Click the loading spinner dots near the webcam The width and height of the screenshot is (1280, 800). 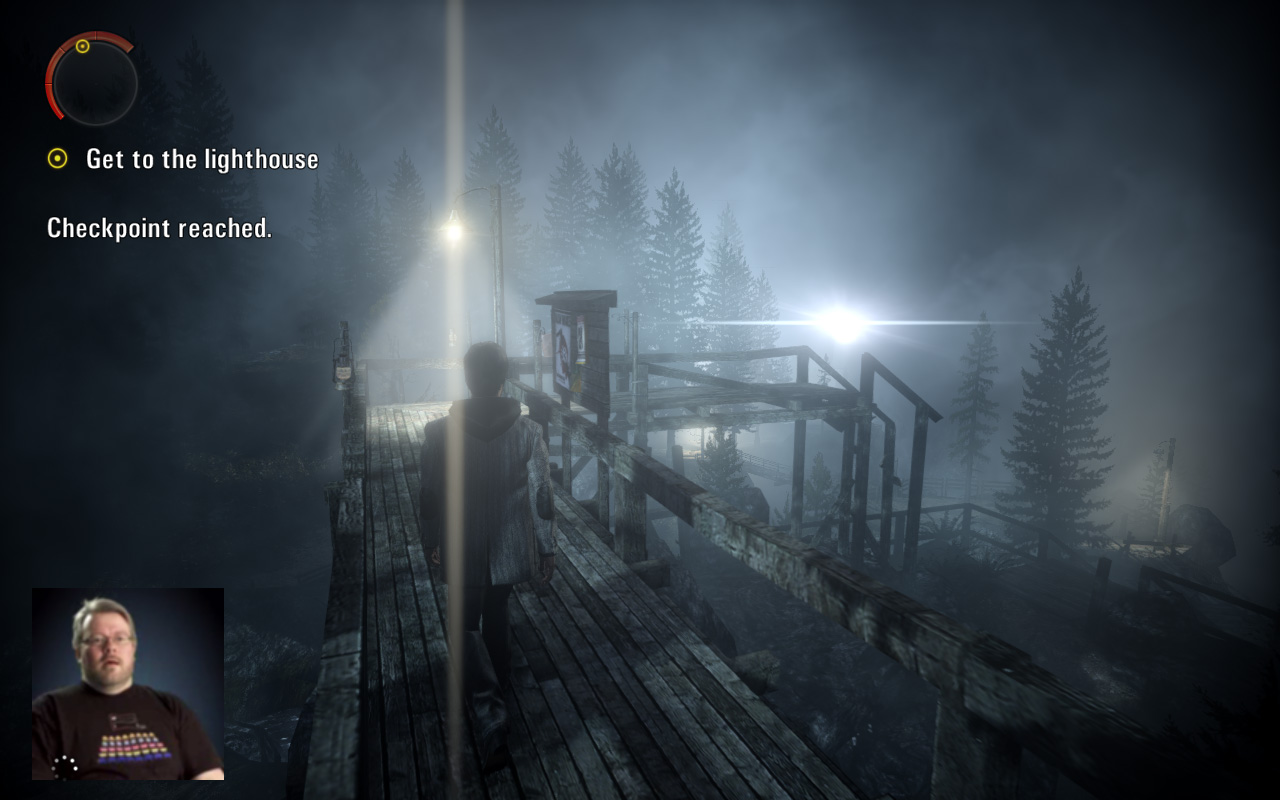pos(65,767)
